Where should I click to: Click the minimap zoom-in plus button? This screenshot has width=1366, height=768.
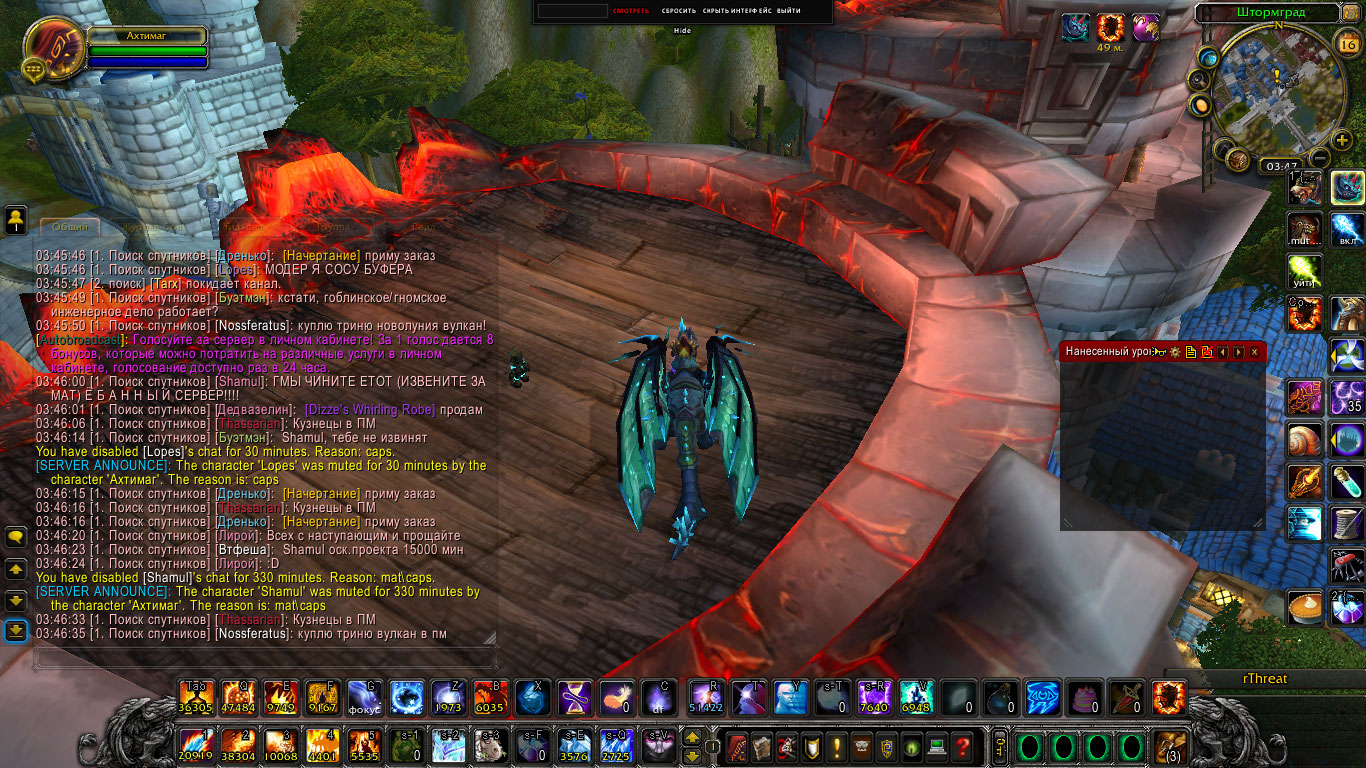[x=1342, y=140]
